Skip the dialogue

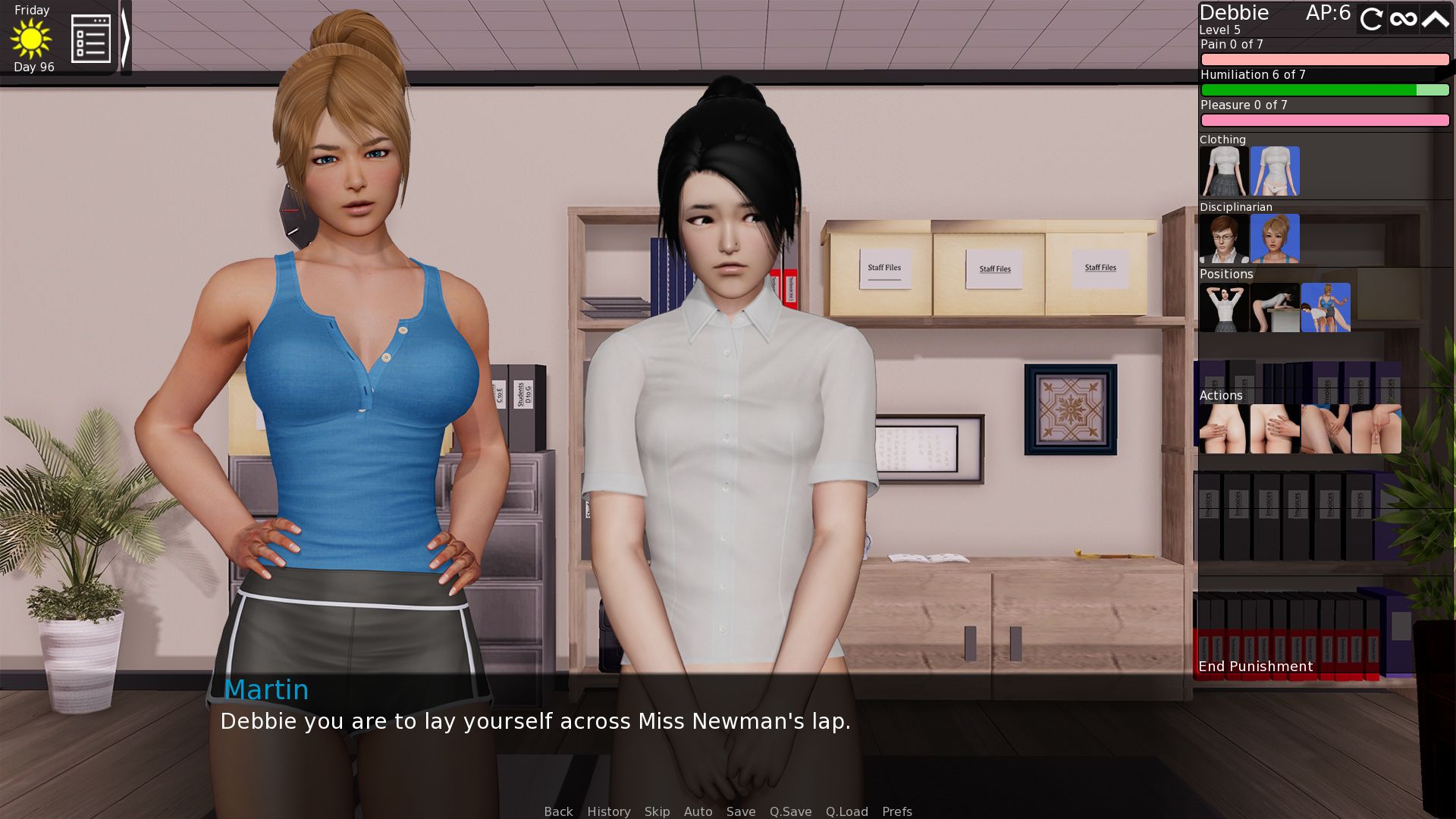pyautogui.click(x=657, y=811)
